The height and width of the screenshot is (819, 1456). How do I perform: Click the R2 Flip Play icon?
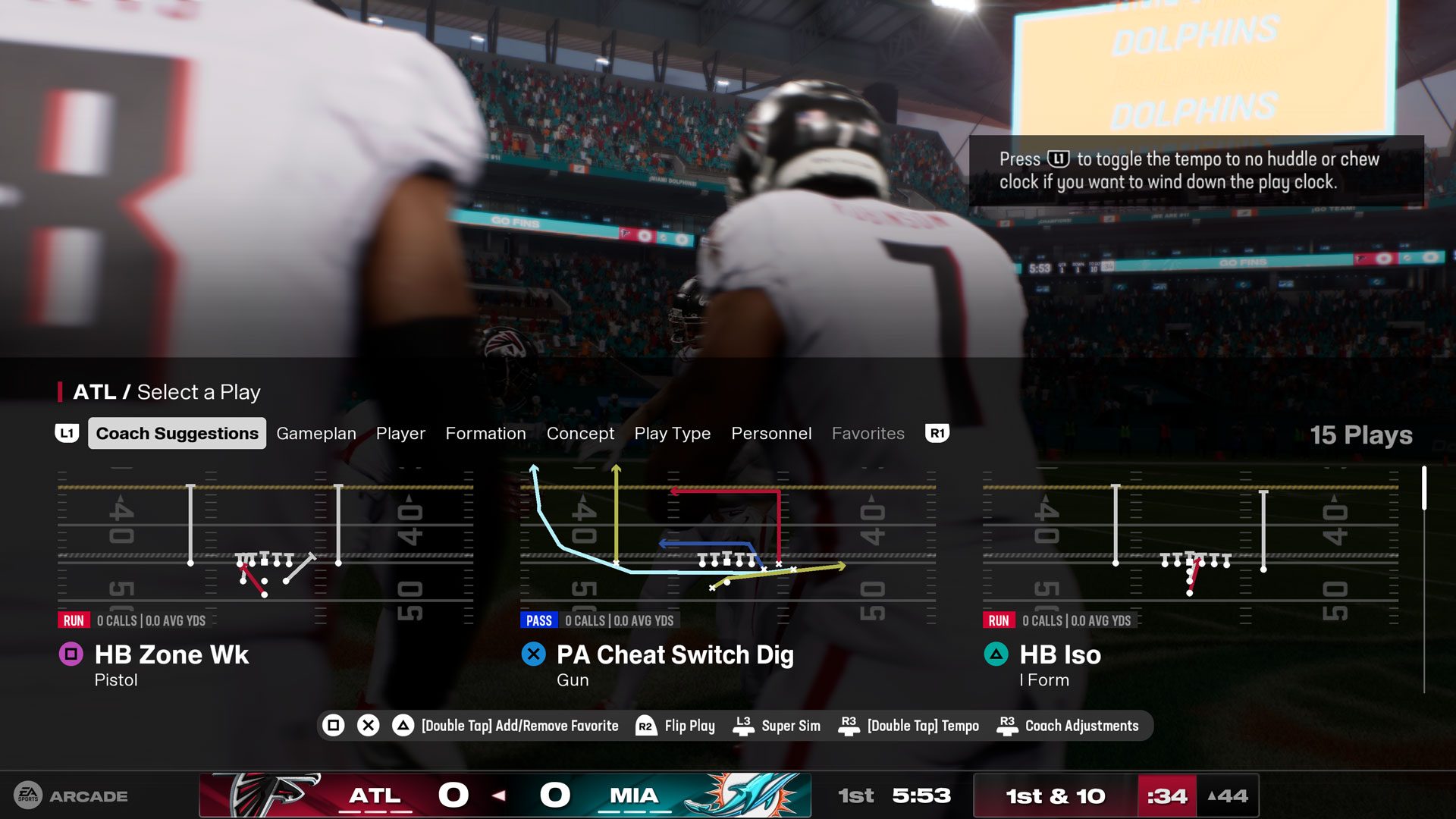[x=645, y=726]
